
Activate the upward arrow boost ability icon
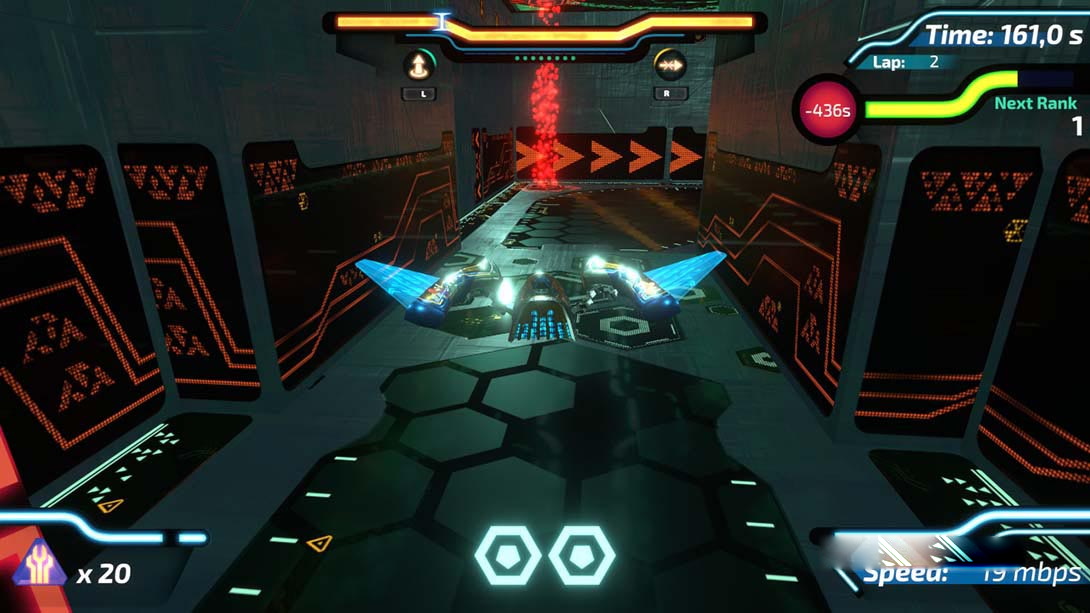[418, 66]
